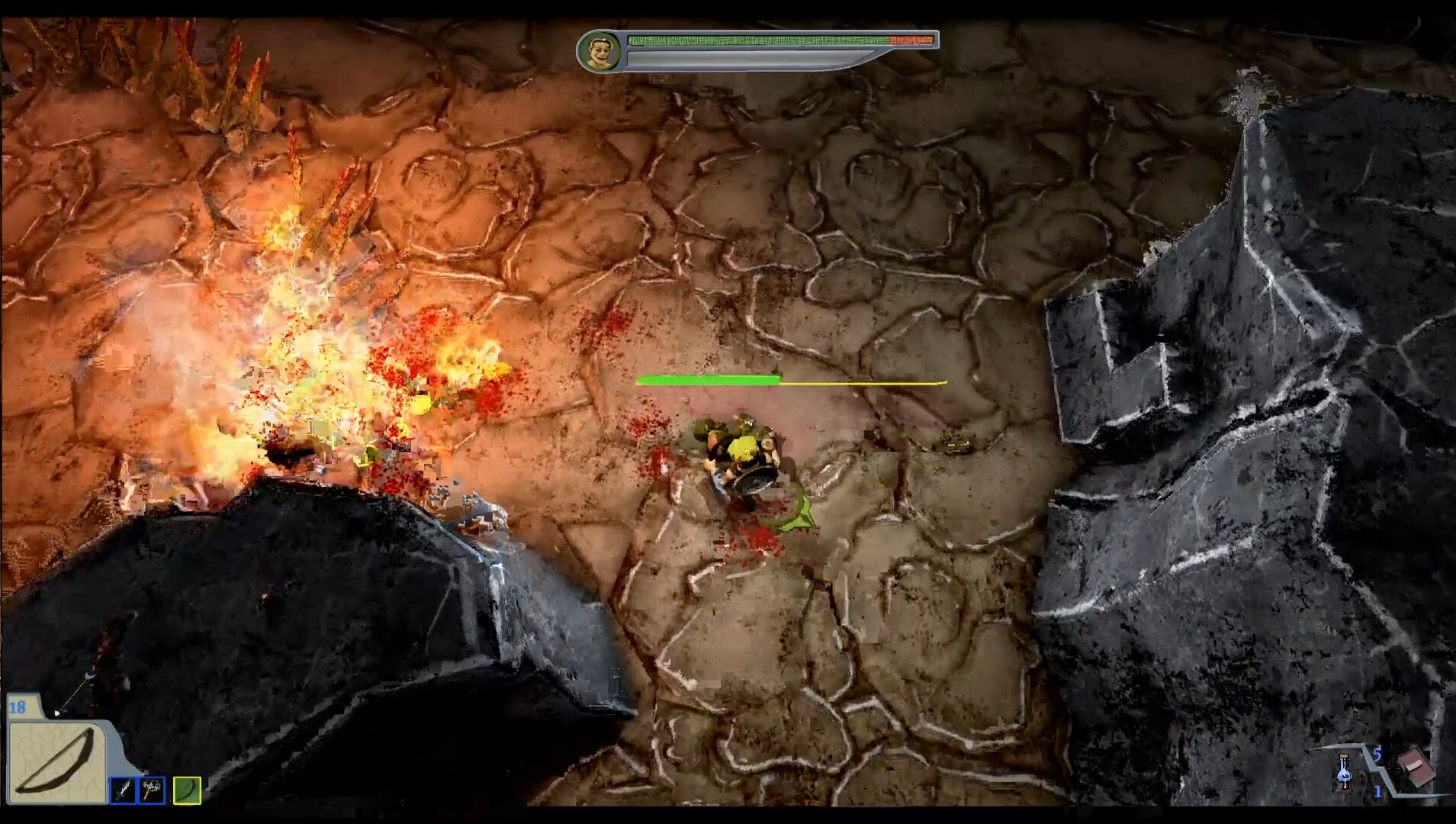Click the potion quantity number 5
Screen dimensions: 1456x824
tap(1377, 754)
